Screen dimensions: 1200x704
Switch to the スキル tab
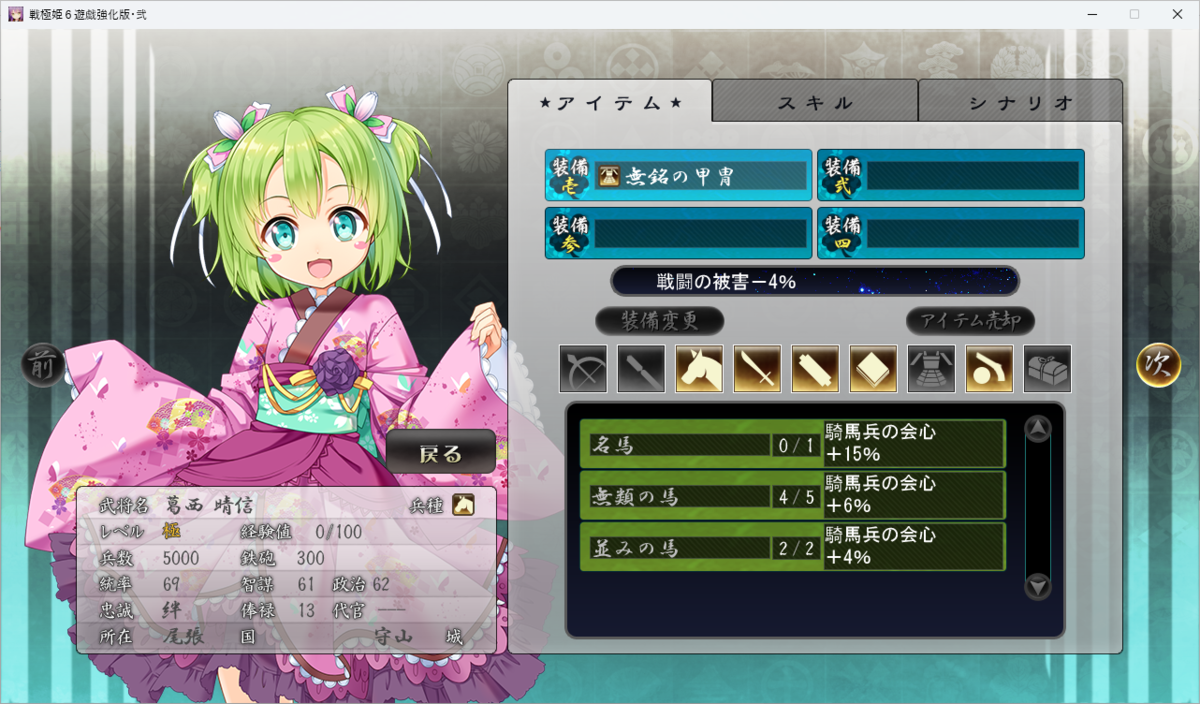[815, 102]
